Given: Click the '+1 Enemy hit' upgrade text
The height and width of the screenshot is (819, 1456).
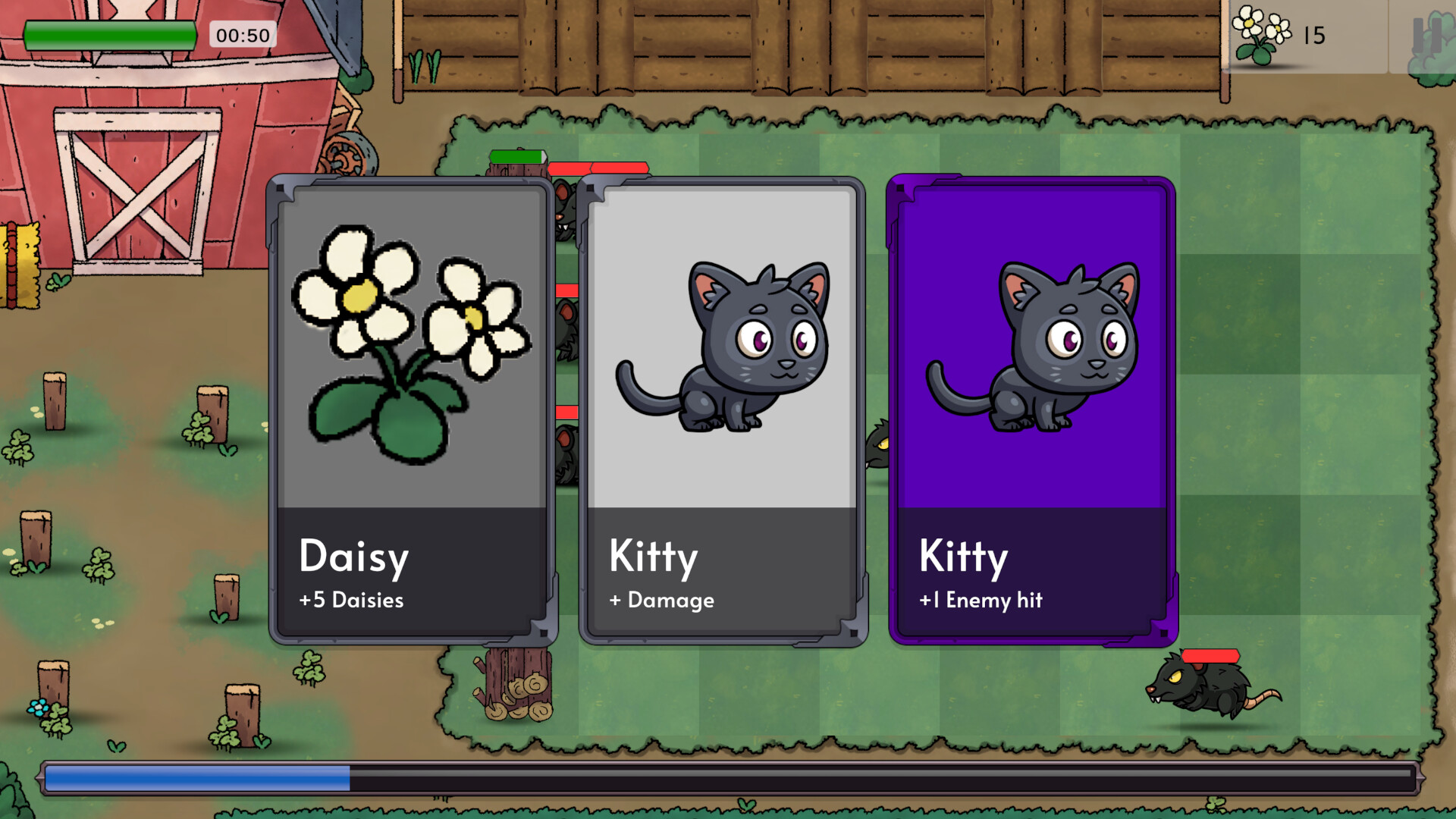Looking at the screenshot, I should (980, 601).
